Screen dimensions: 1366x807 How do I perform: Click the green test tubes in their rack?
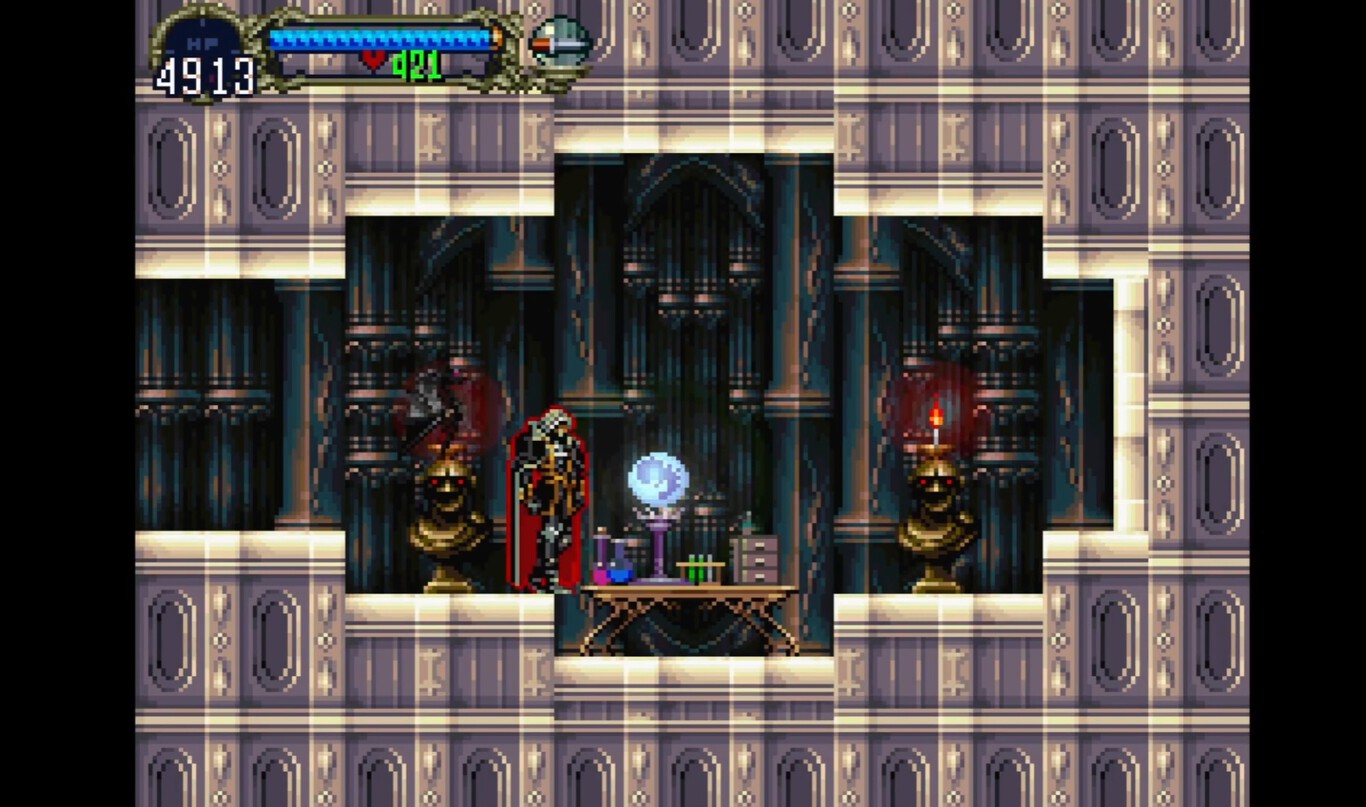pos(697,568)
